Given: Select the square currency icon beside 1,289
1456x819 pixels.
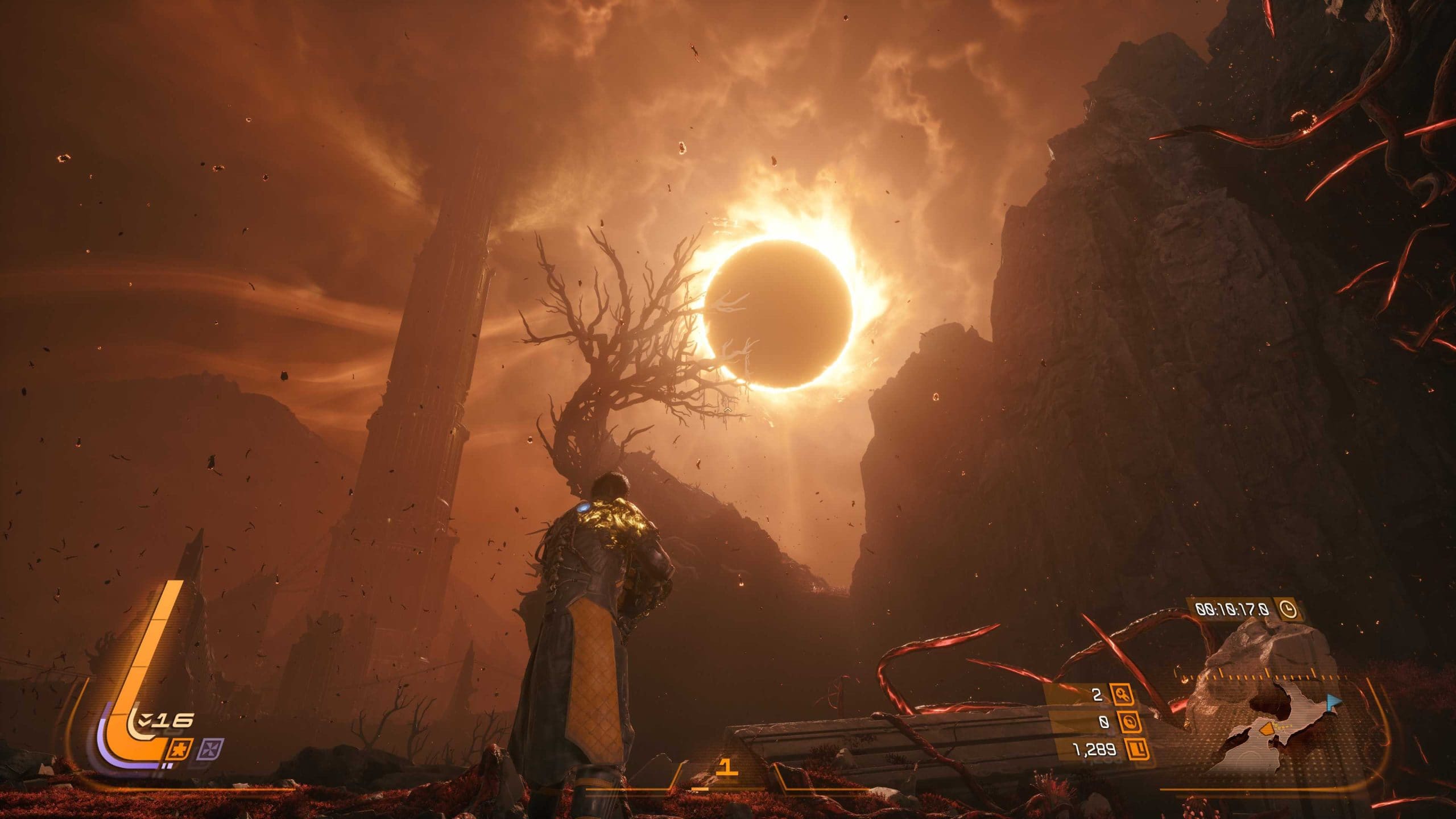Looking at the screenshot, I should click(1136, 750).
